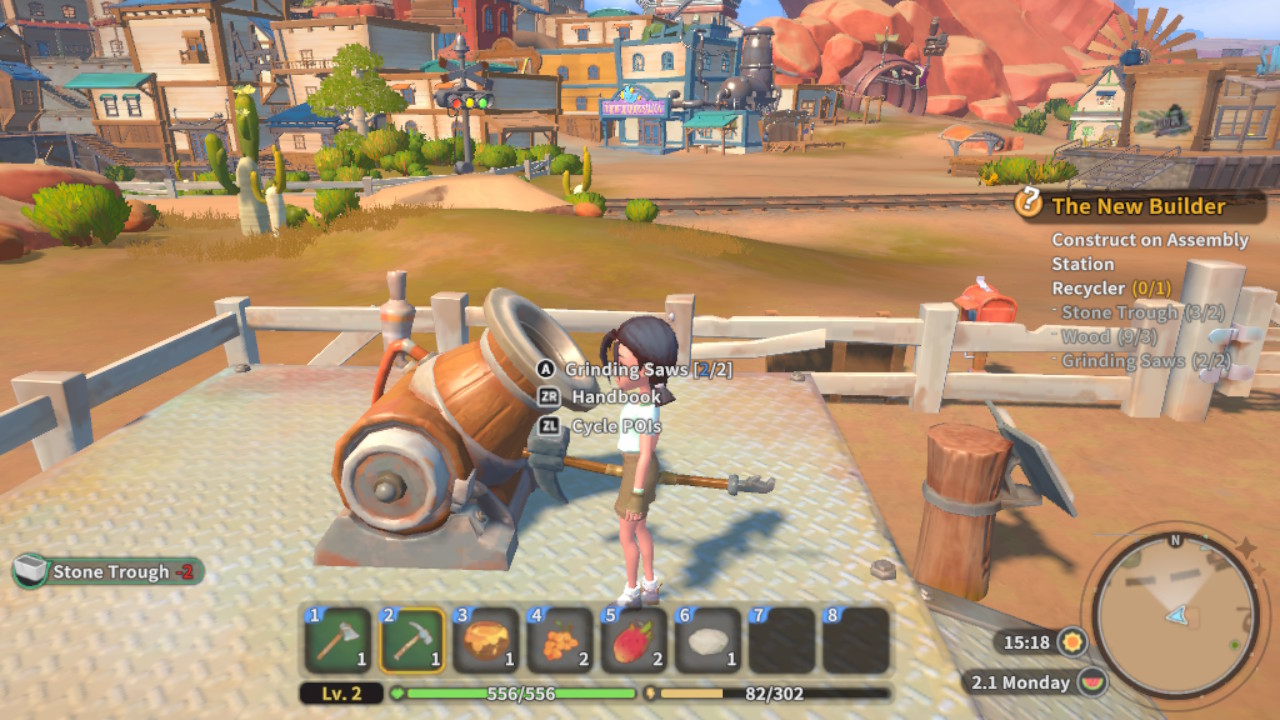
Task: Open the circular minimap
Action: pyautogui.click(x=1175, y=614)
